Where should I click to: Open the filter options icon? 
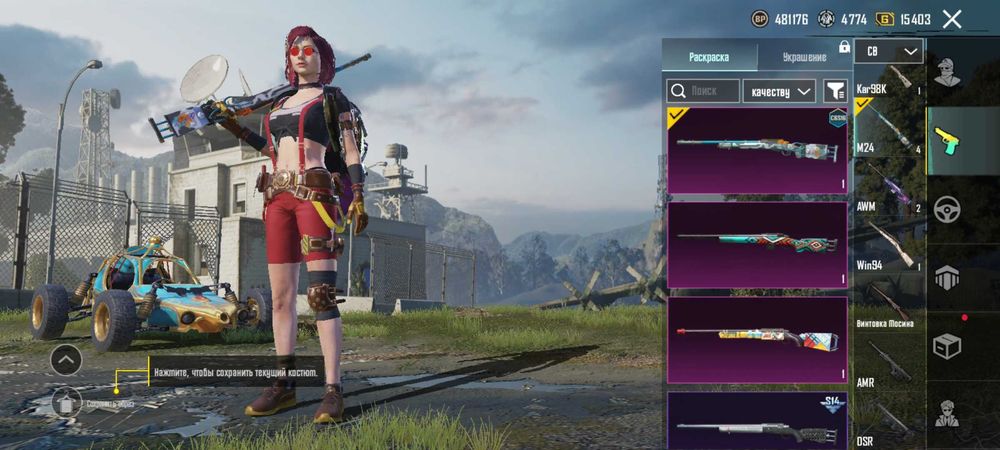tap(835, 91)
